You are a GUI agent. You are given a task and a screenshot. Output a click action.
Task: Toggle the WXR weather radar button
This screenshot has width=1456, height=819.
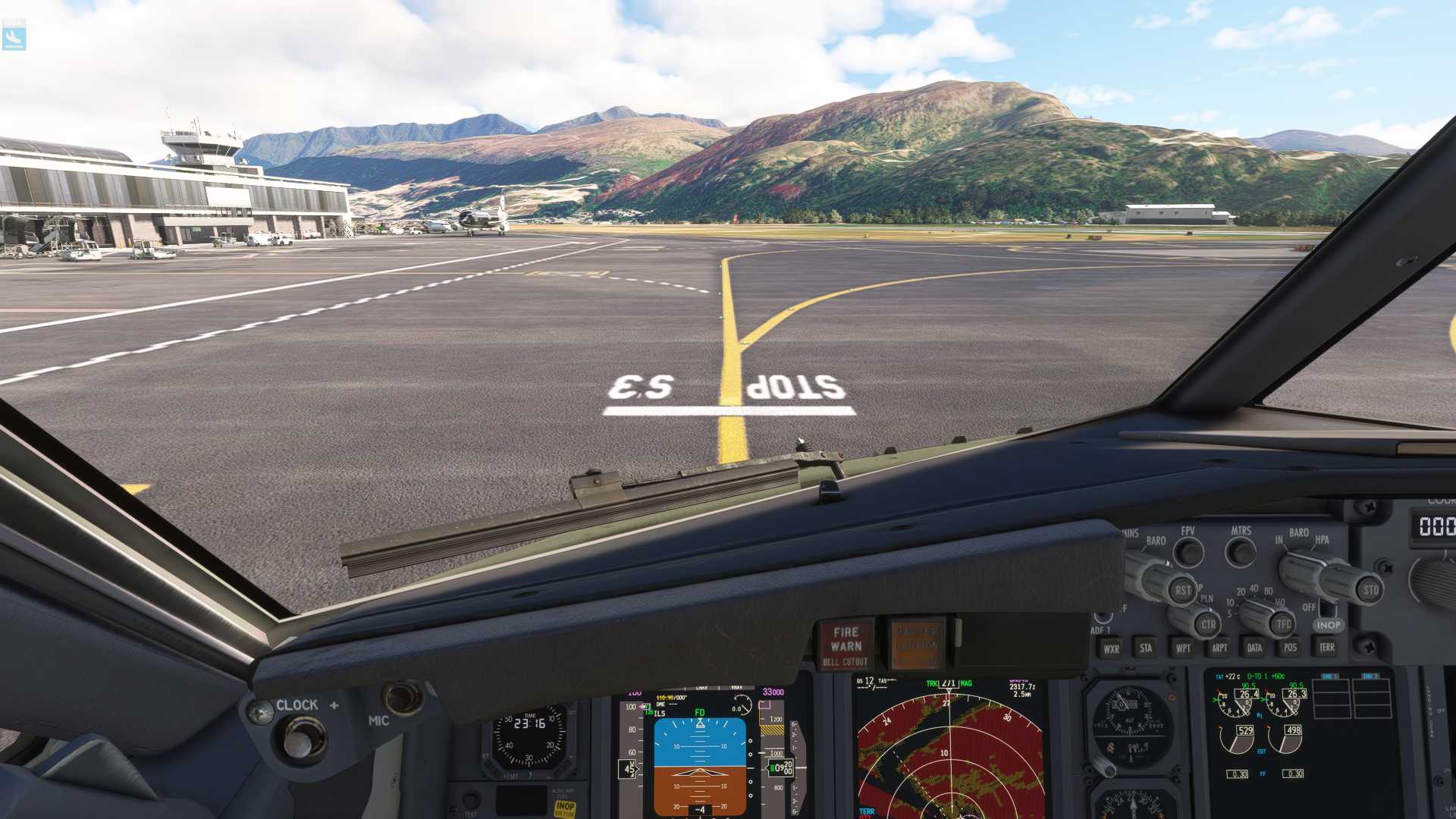click(1111, 648)
